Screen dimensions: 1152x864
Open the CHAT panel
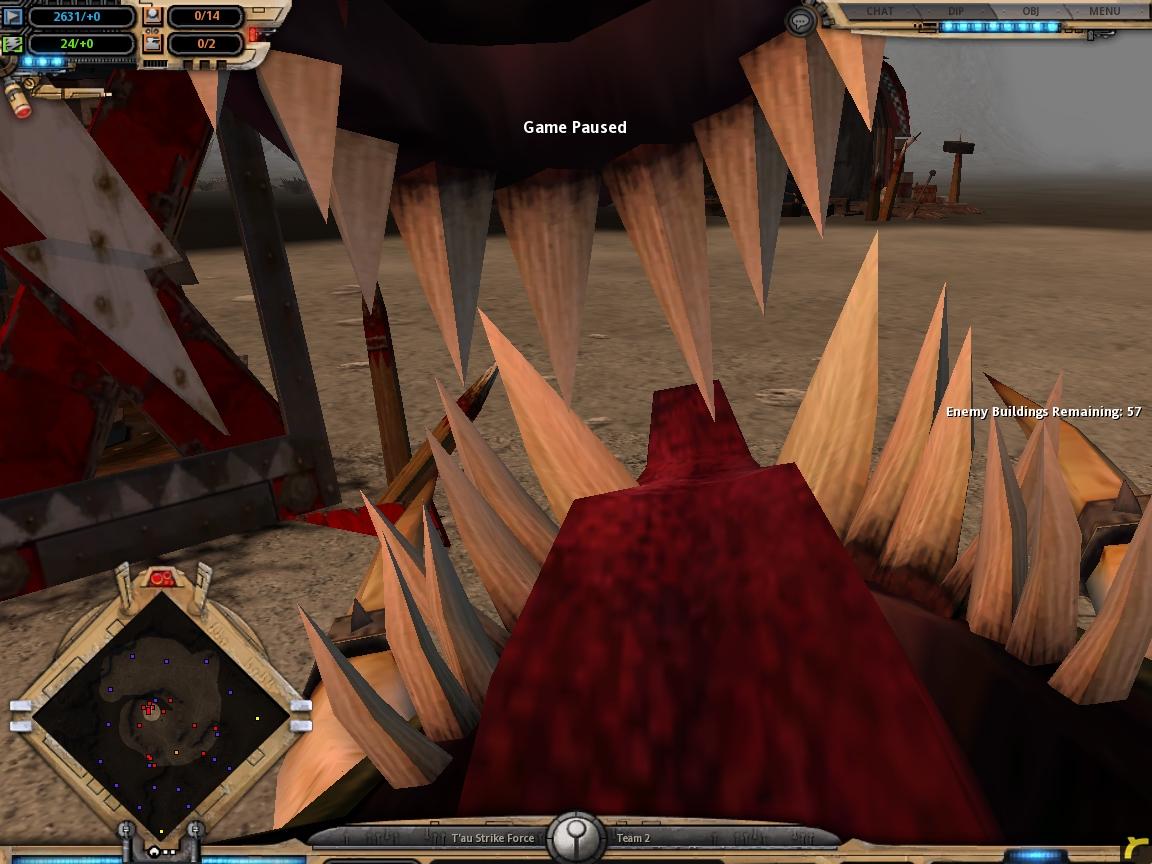(x=880, y=12)
